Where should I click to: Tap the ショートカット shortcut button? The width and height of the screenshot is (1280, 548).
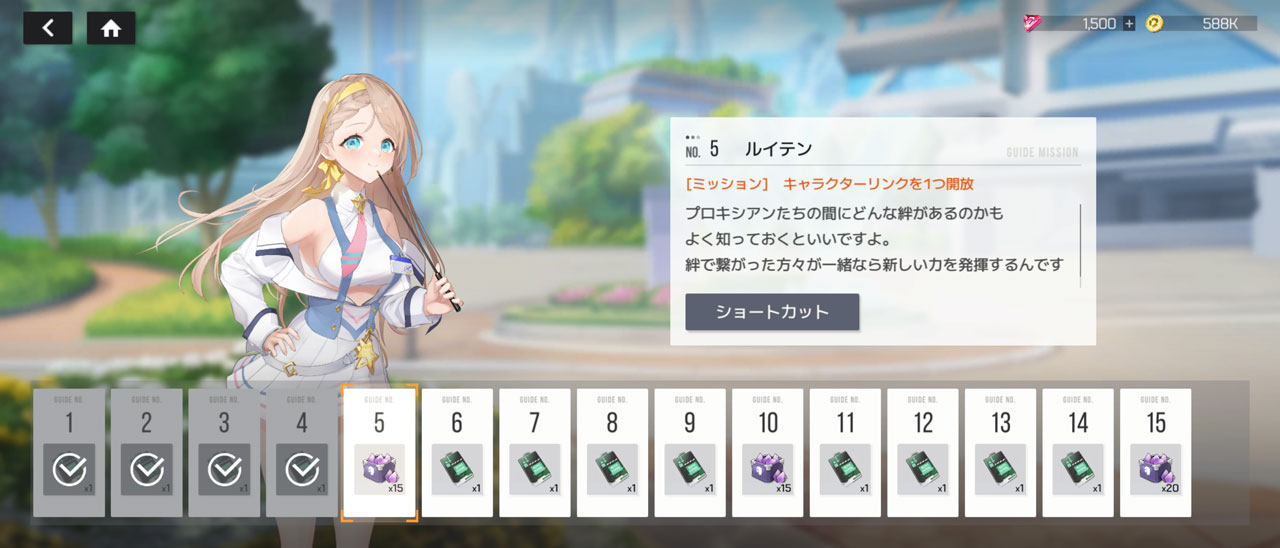pos(772,312)
